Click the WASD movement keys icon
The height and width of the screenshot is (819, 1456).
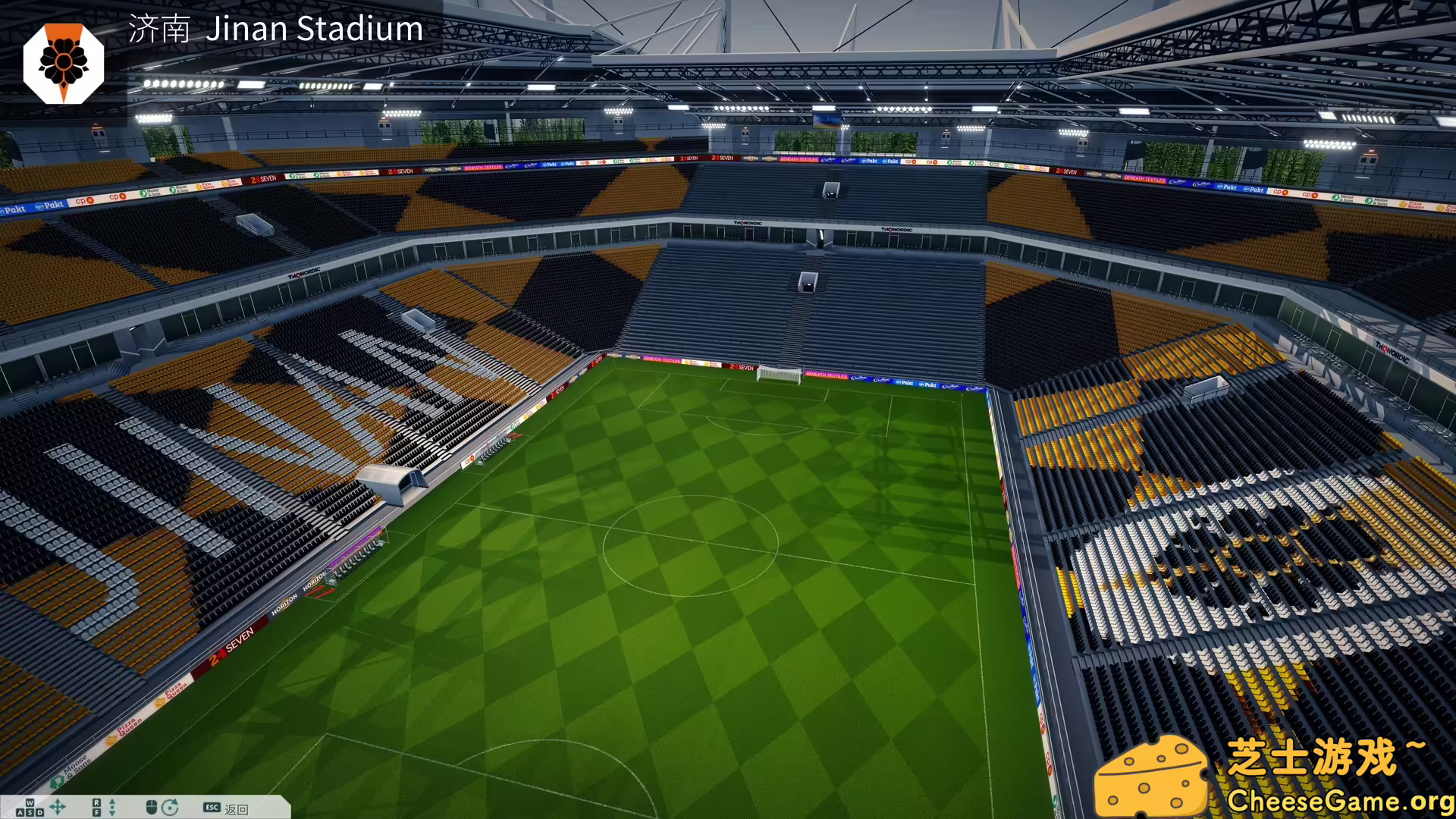(29, 805)
